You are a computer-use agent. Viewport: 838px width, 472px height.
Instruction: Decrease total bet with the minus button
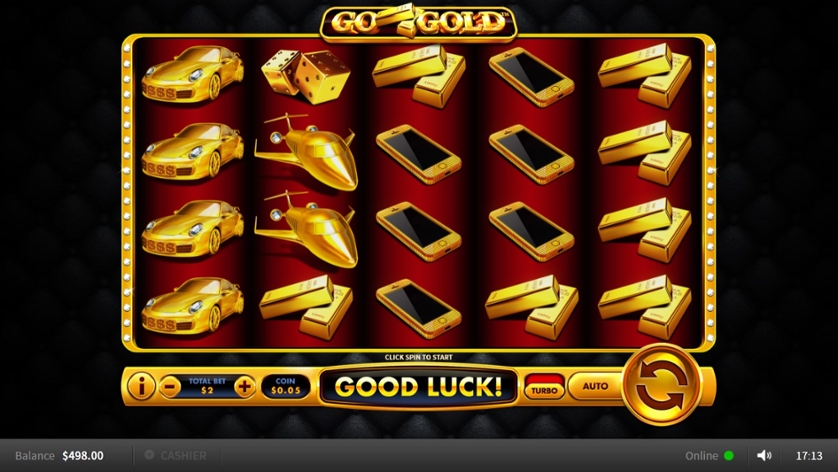(x=171, y=386)
